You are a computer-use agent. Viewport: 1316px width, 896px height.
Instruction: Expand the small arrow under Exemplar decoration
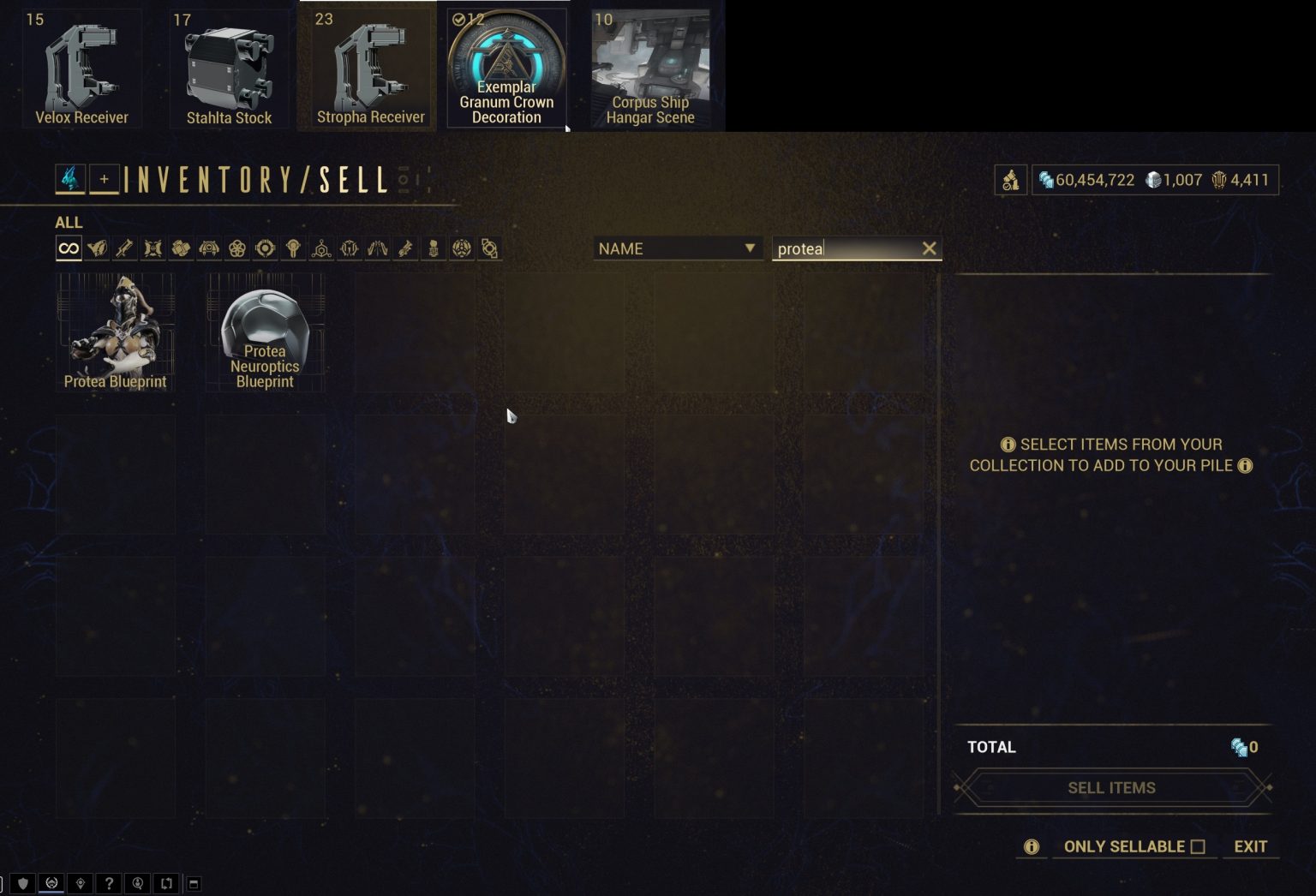coord(567,129)
